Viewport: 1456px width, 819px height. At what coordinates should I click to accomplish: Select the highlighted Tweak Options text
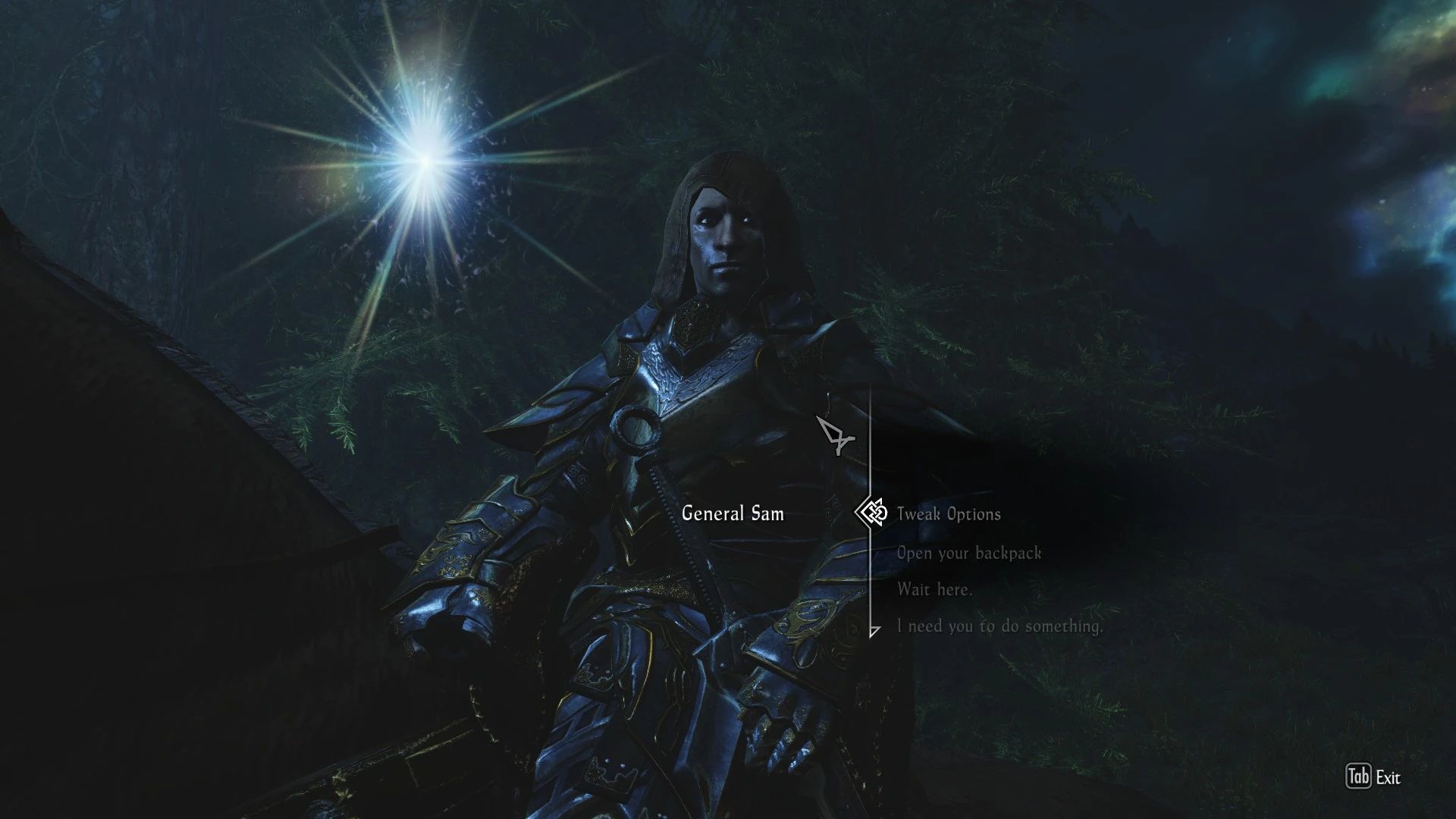click(x=948, y=514)
